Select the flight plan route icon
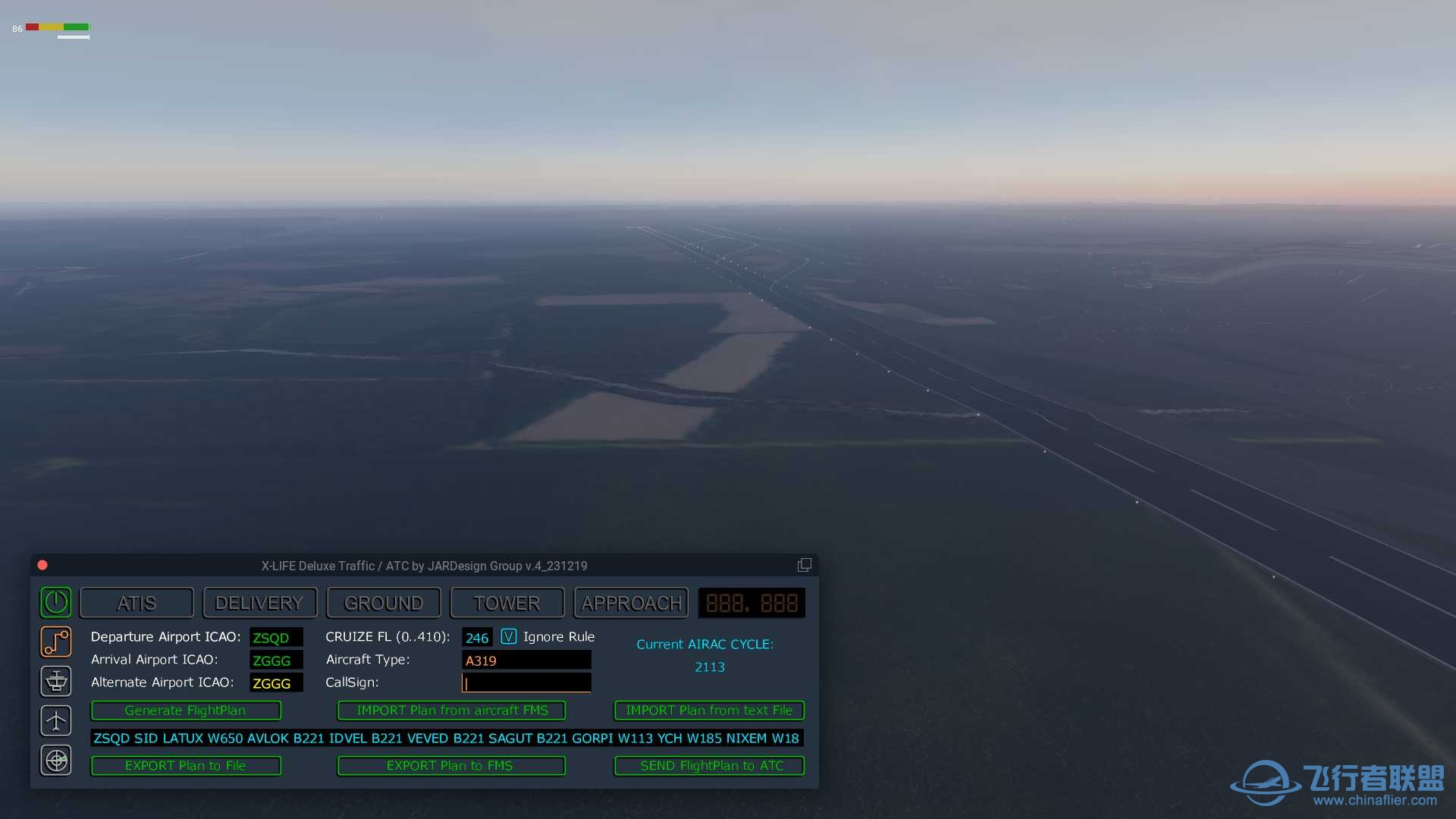This screenshot has height=819, width=1456. (x=56, y=642)
